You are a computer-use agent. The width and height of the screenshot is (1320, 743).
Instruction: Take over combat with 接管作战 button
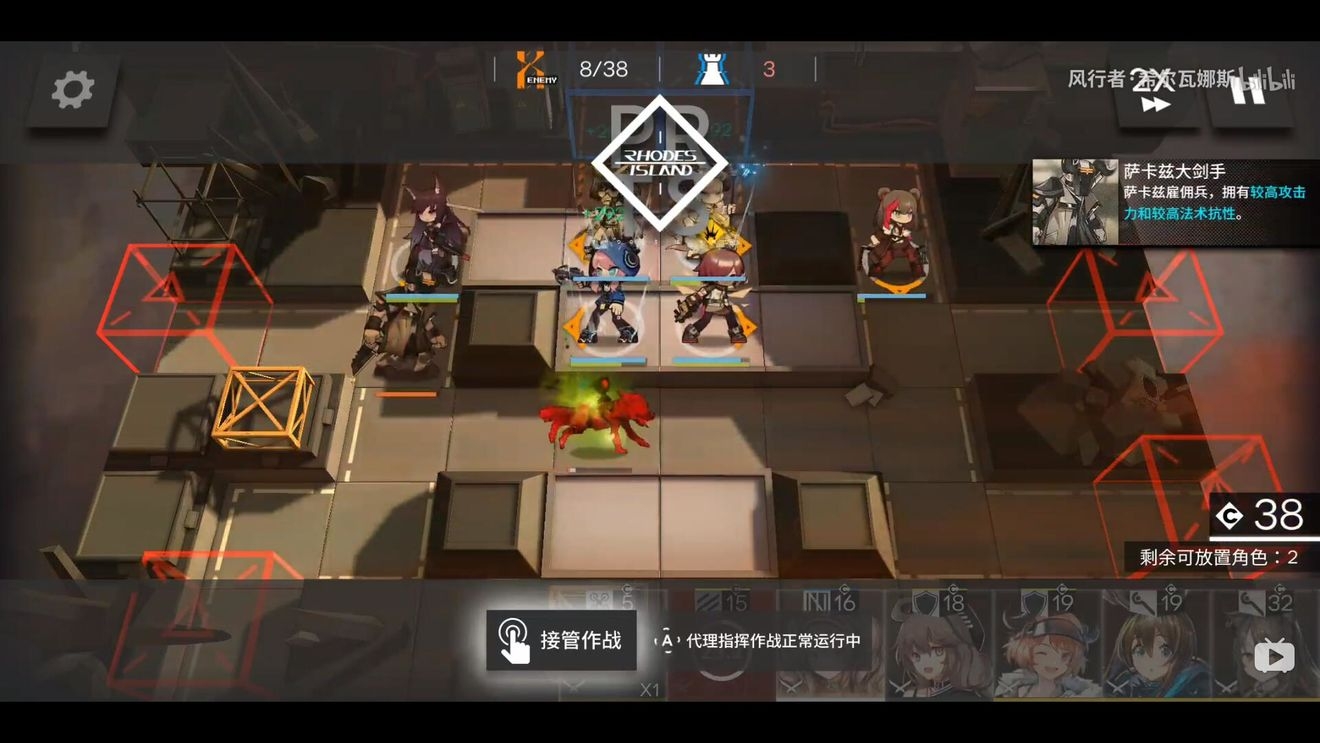coord(561,640)
